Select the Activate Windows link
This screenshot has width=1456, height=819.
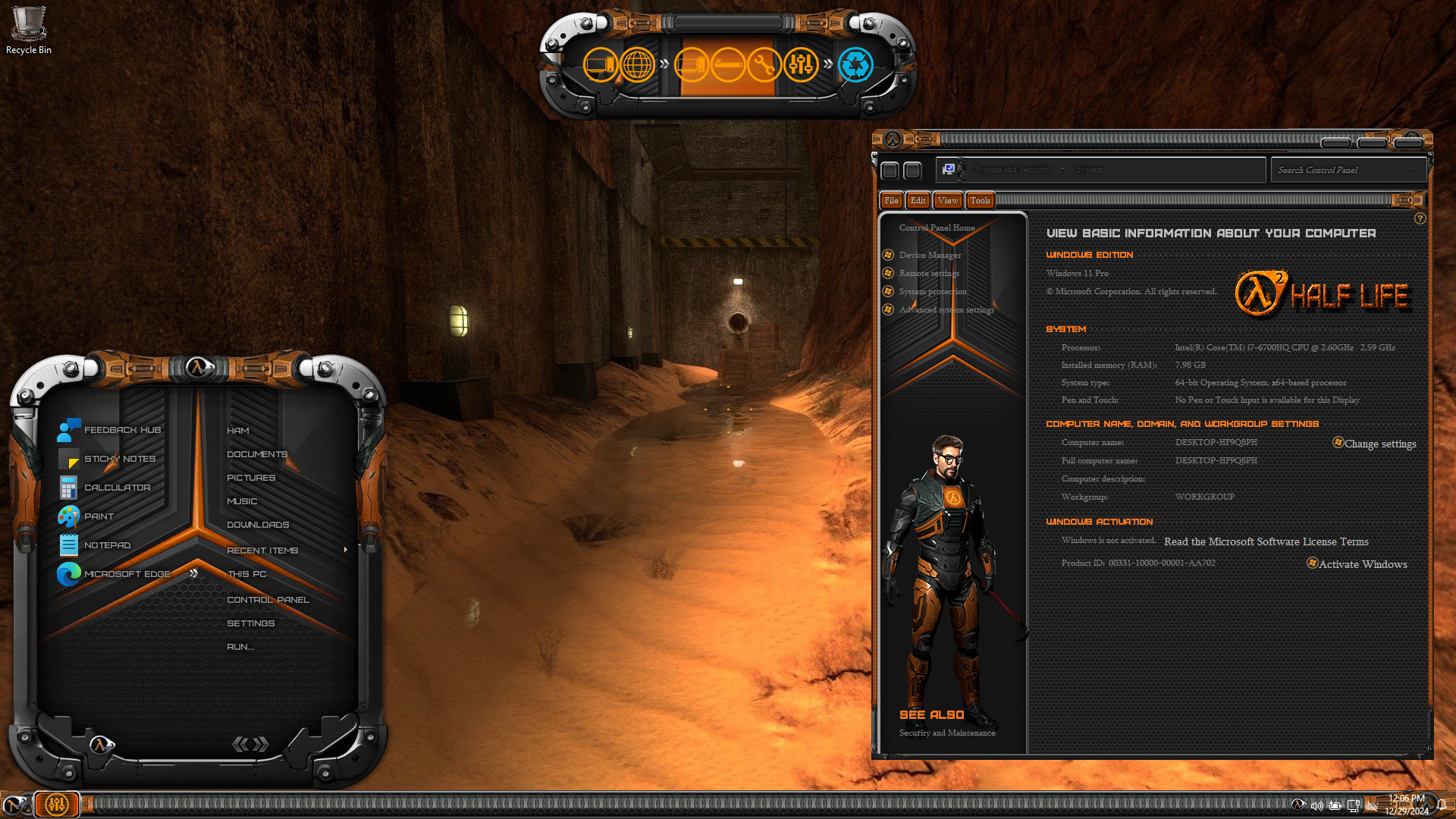[x=1362, y=564]
